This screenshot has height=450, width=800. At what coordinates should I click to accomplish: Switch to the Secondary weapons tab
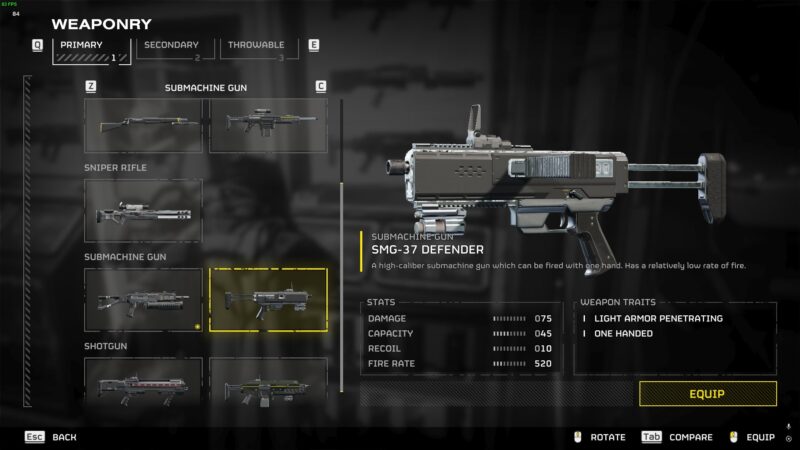point(172,47)
